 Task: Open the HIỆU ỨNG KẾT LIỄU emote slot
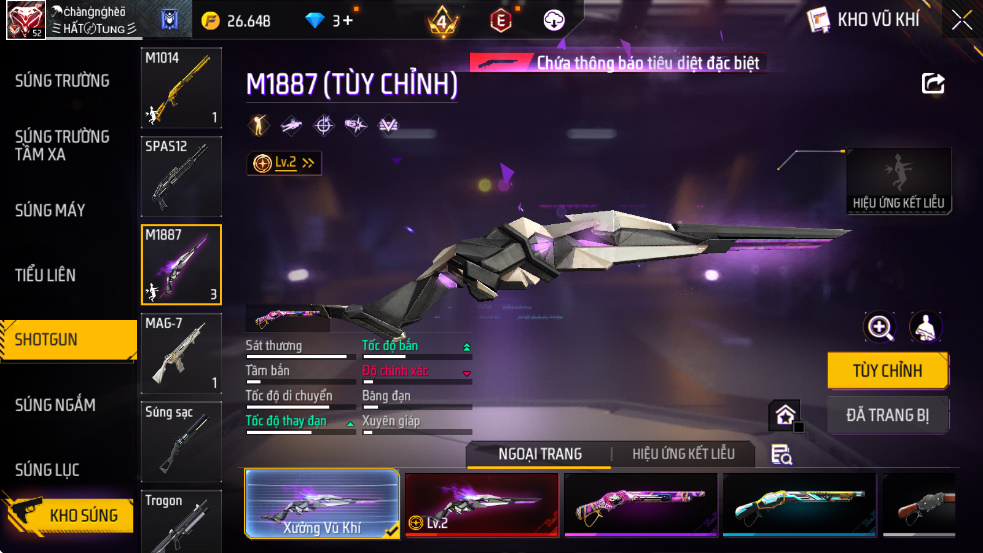tap(898, 181)
